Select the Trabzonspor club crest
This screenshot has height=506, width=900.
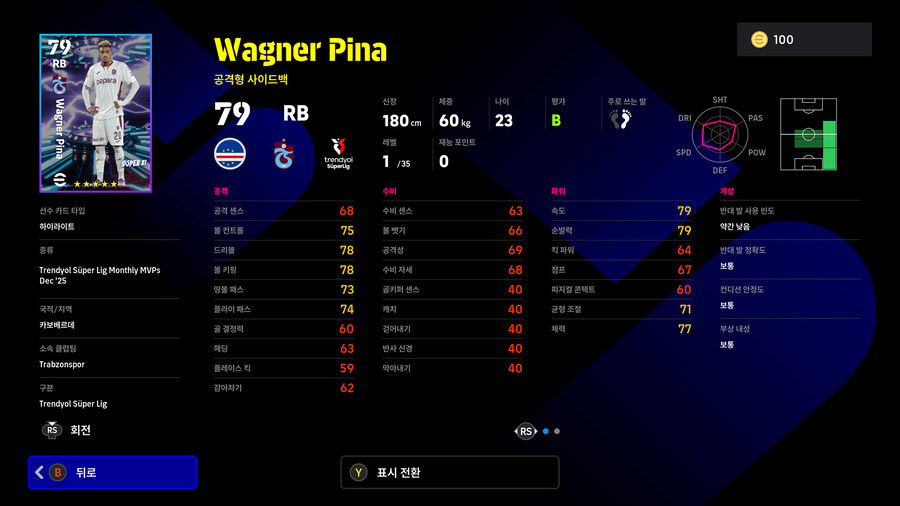tap(285, 154)
